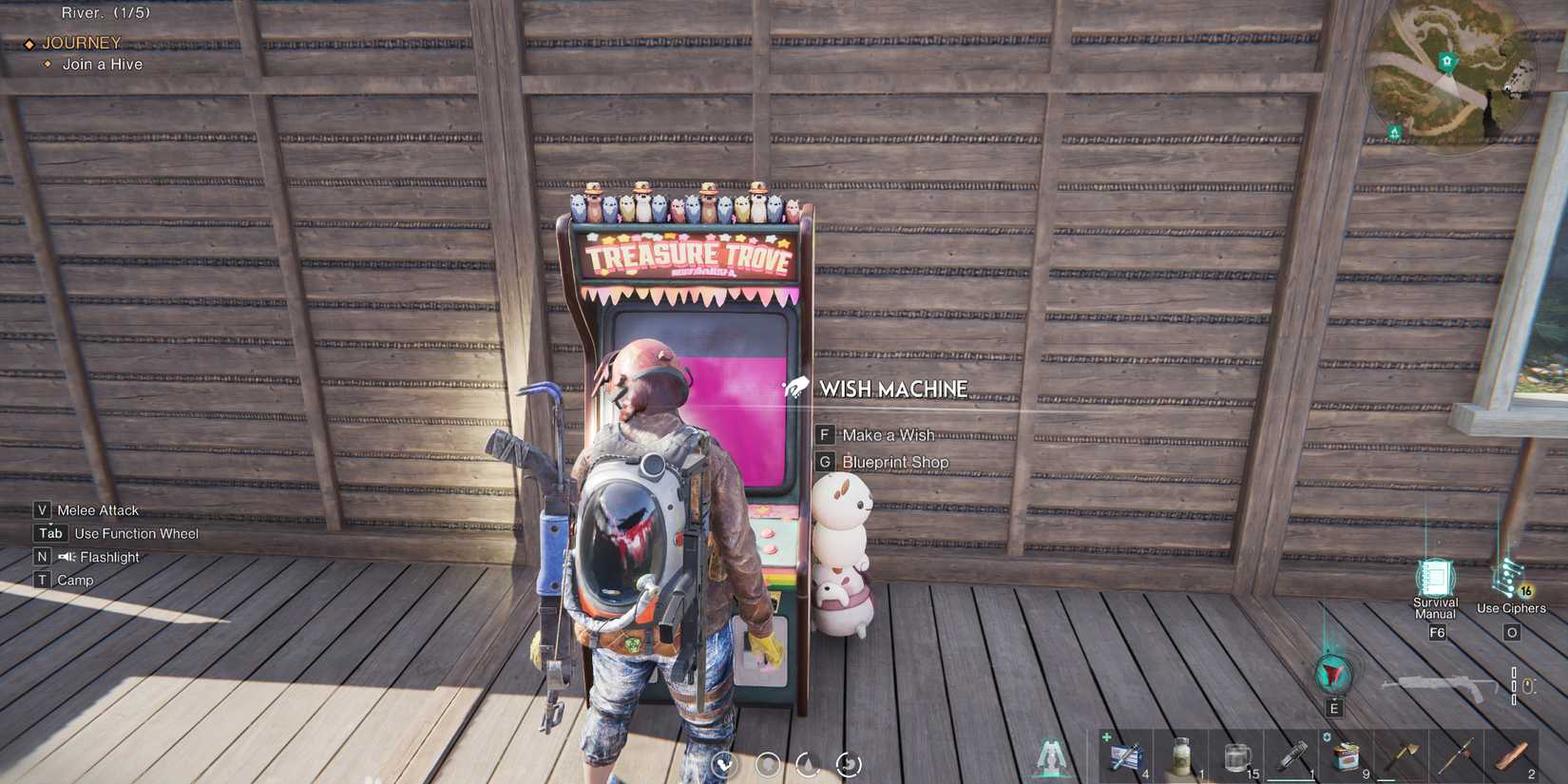The image size is (1568, 784).
Task: Click the stomach status circle indicator
Action: [847, 764]
